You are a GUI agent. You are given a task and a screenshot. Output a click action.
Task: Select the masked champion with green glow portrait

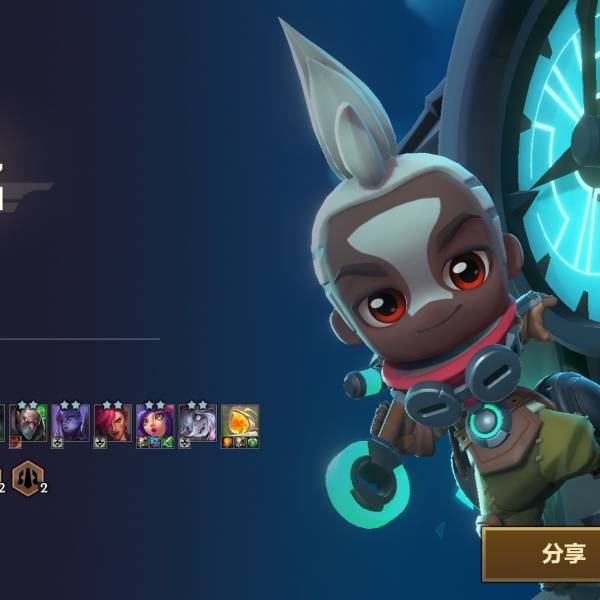pos(28,424)
